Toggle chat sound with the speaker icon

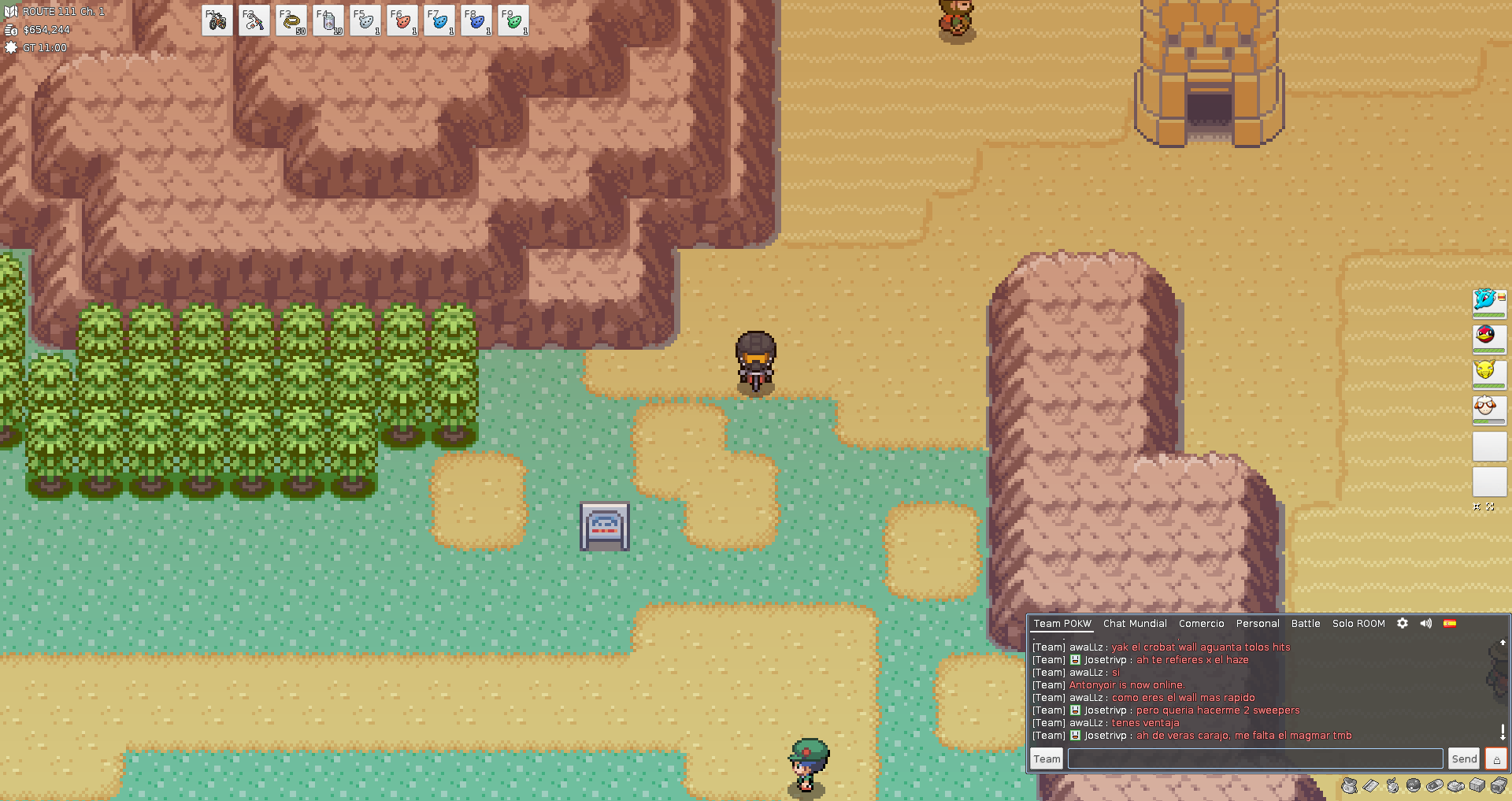pyautogui.click(x=1426, y=623)
